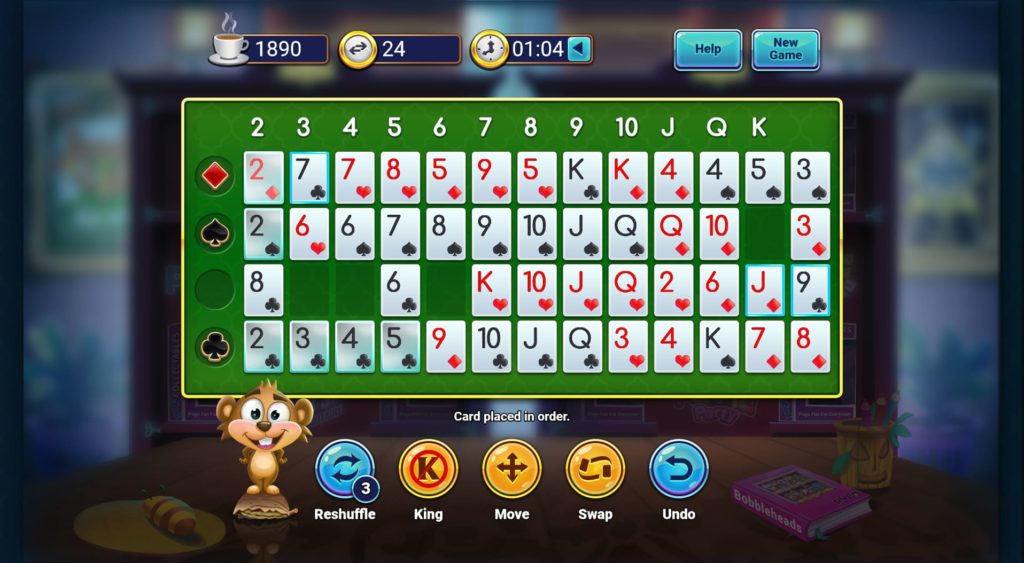Click the seven of clubs card
1024x563 pixels.
pos(309,178)
